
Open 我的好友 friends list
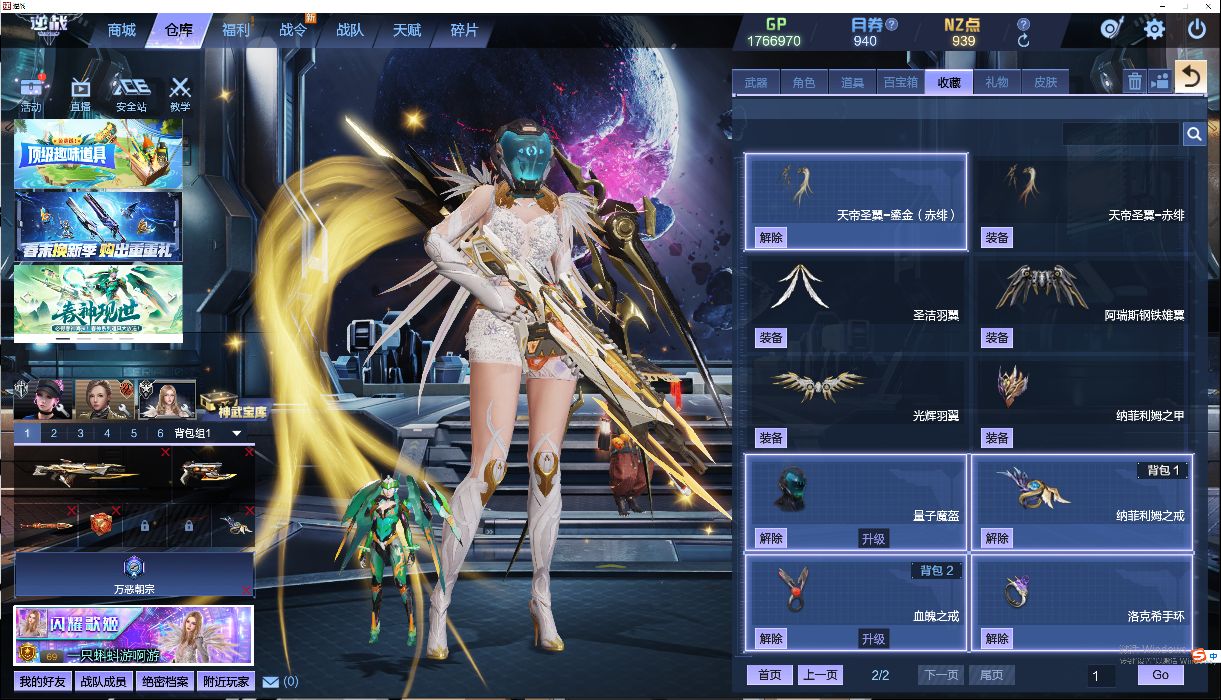42,682
